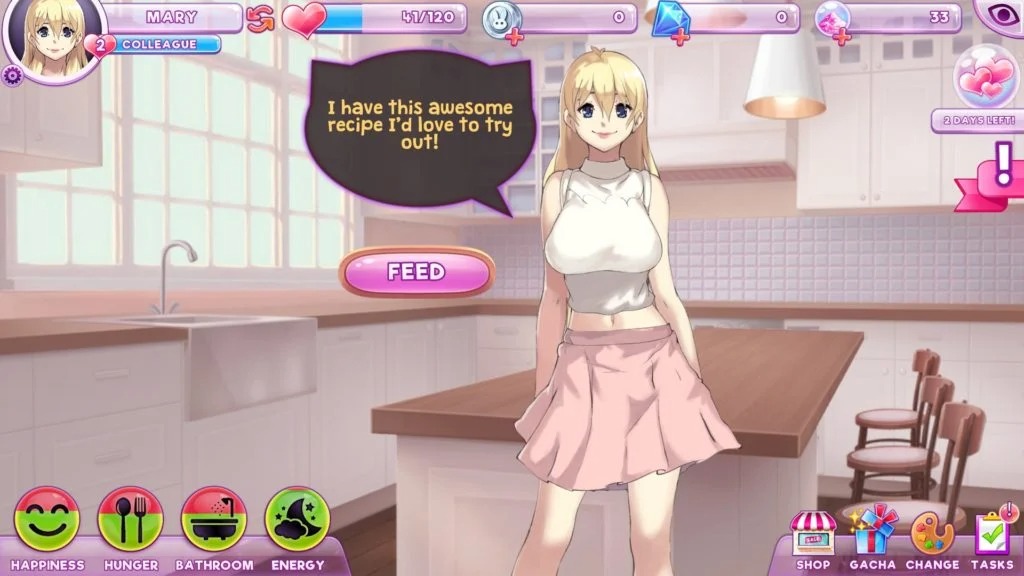Show the Tasks checklist

coord(992,535)
